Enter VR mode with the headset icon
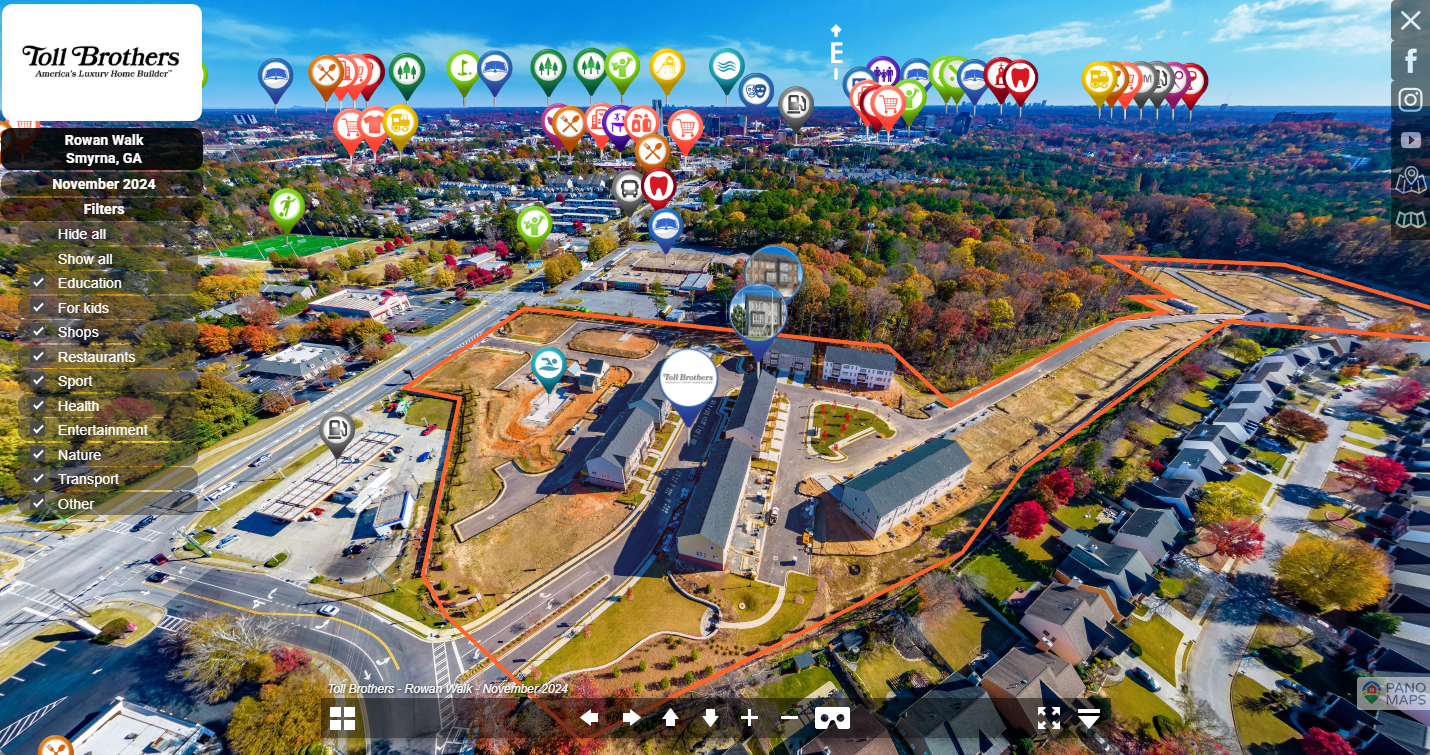Screen dimensions: 1430x755 pos(832,718)
